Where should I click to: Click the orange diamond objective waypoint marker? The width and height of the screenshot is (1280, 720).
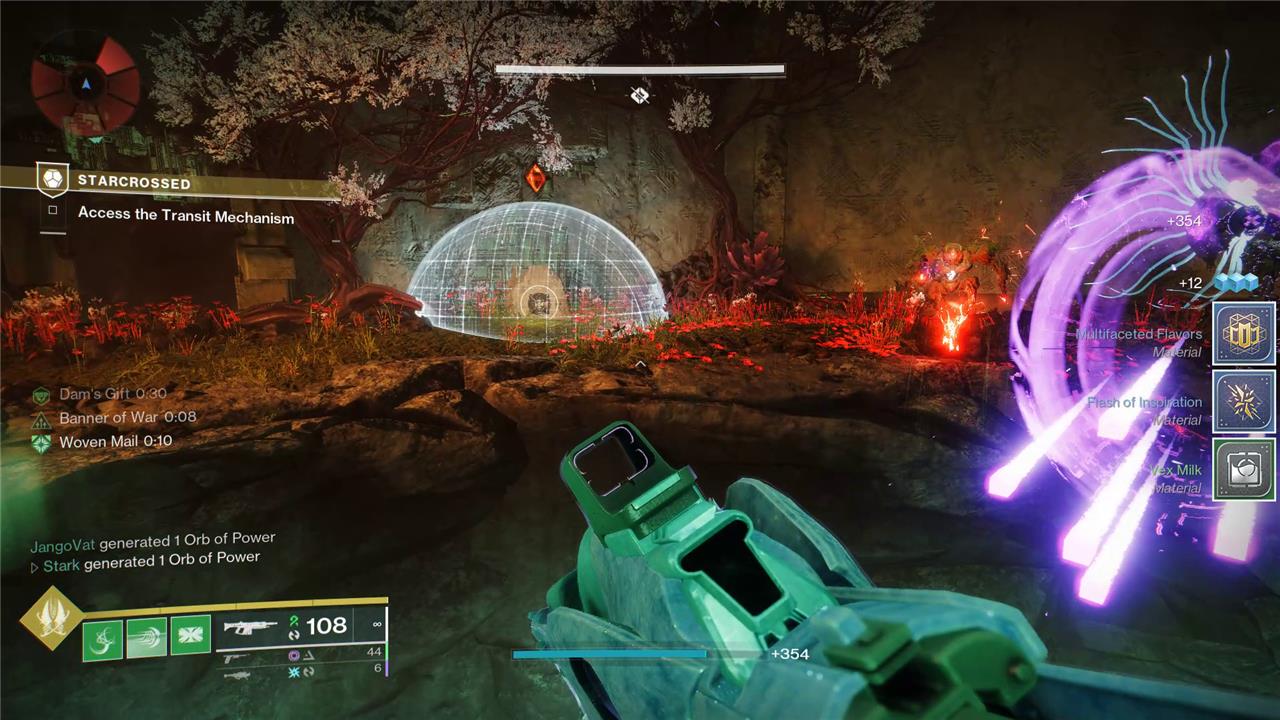536,179
